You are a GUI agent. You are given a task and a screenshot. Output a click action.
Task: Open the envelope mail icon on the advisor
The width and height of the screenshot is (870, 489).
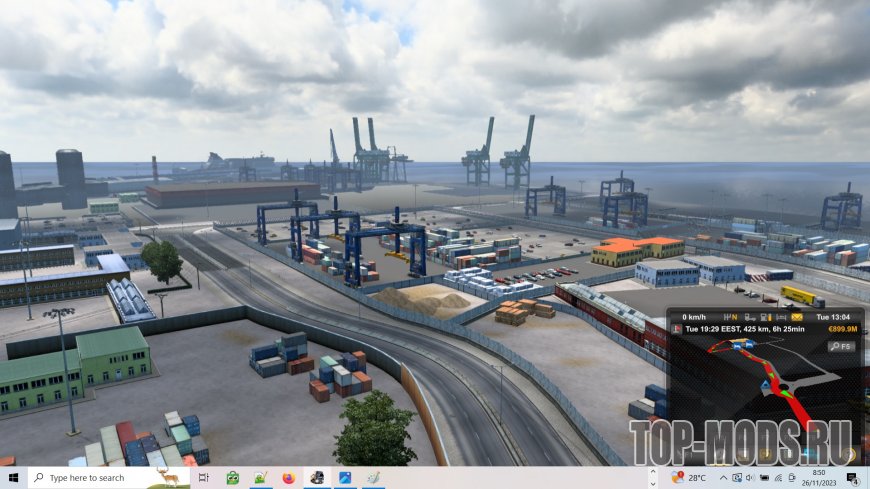(x=797, y=317)
